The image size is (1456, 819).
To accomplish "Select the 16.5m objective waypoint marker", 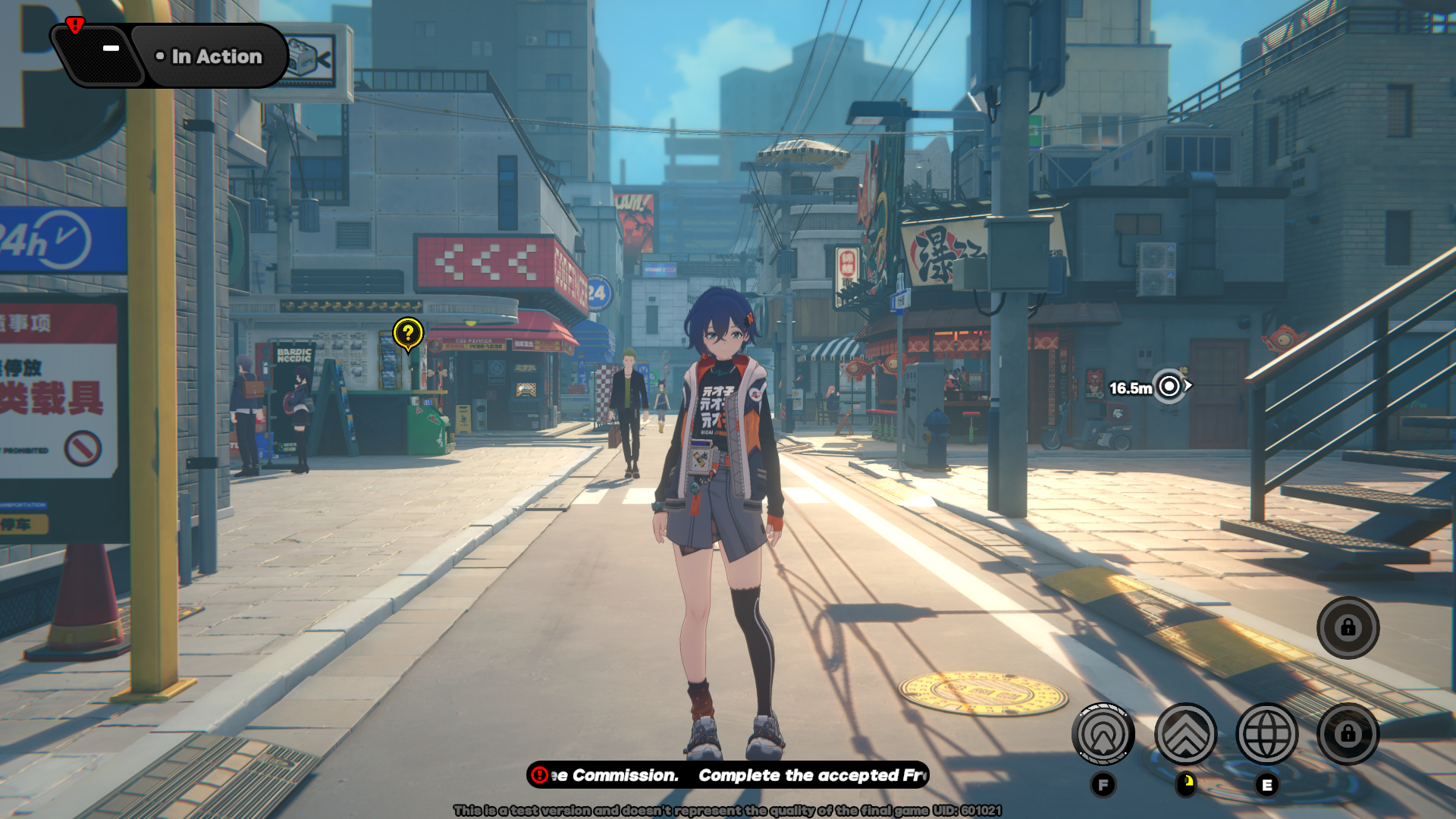I will (1169, 387).
